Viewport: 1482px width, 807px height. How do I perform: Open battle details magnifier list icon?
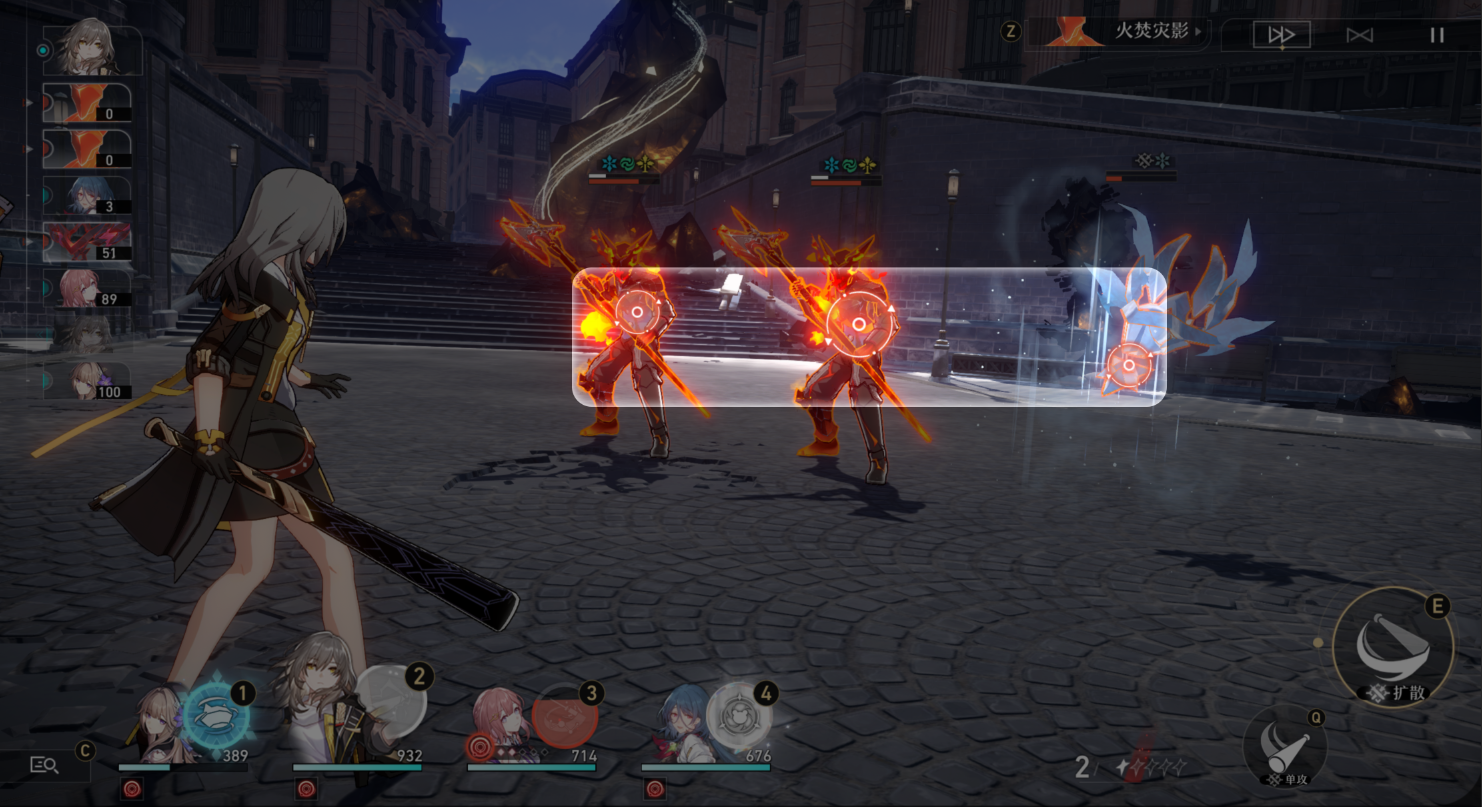44,765
